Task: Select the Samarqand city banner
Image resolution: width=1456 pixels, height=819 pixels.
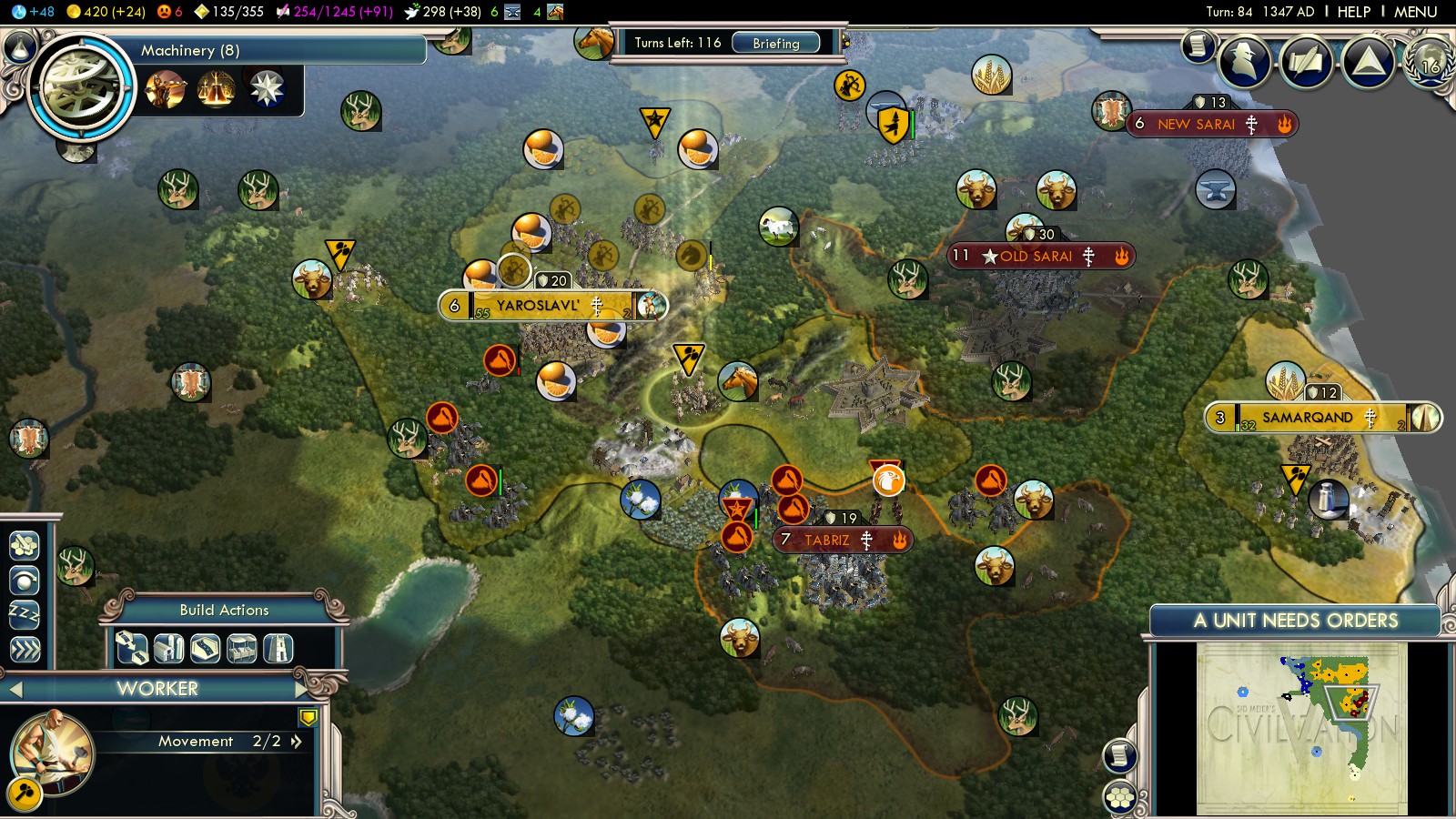Action: 1307,418
